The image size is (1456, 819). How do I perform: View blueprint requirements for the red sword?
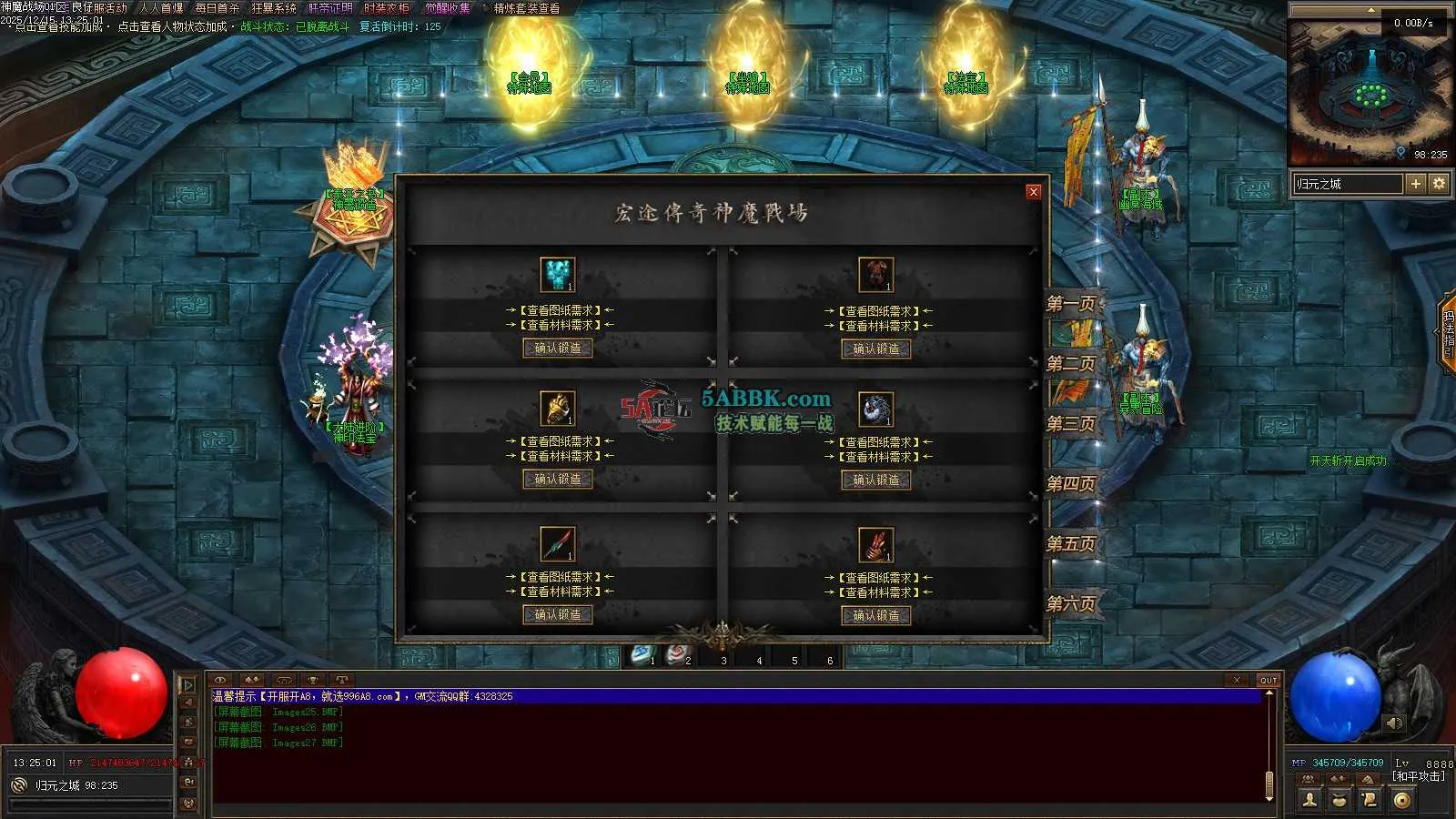[x=560, y=577]
